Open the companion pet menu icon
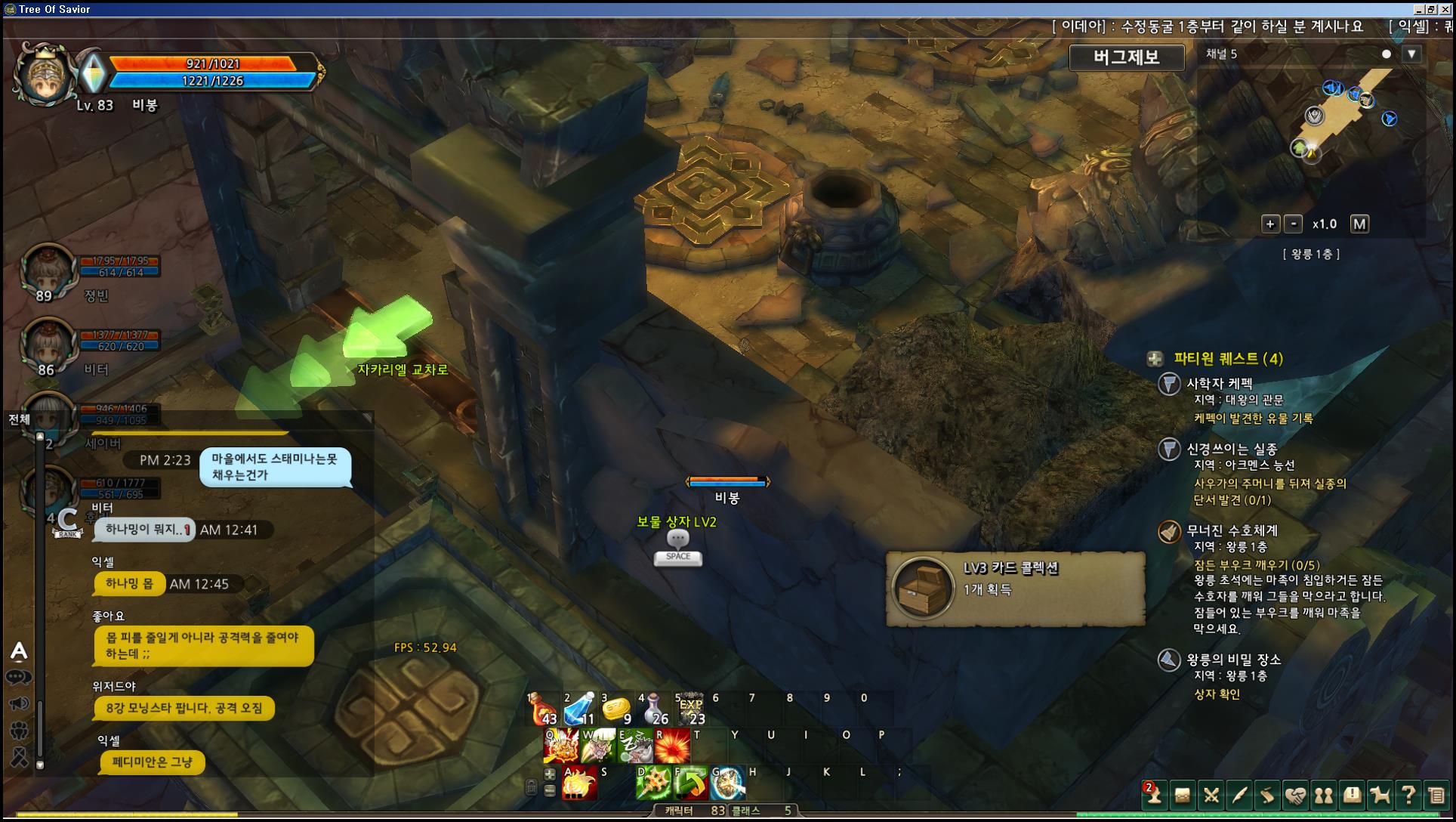 pyautogui.click(x=1380, y=796)
